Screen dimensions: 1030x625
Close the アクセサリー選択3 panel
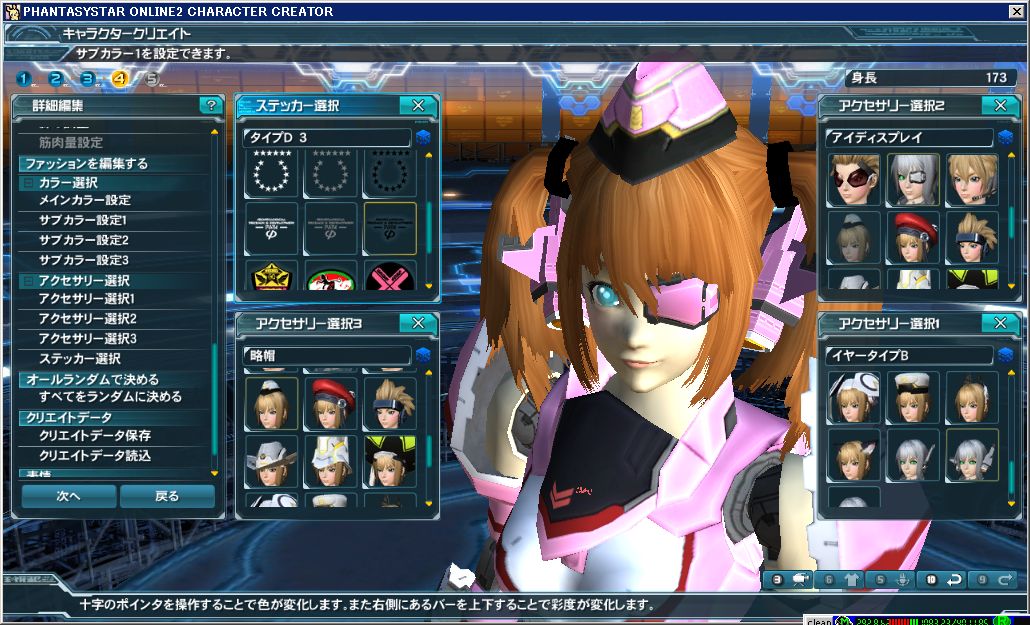click(418, 322)
